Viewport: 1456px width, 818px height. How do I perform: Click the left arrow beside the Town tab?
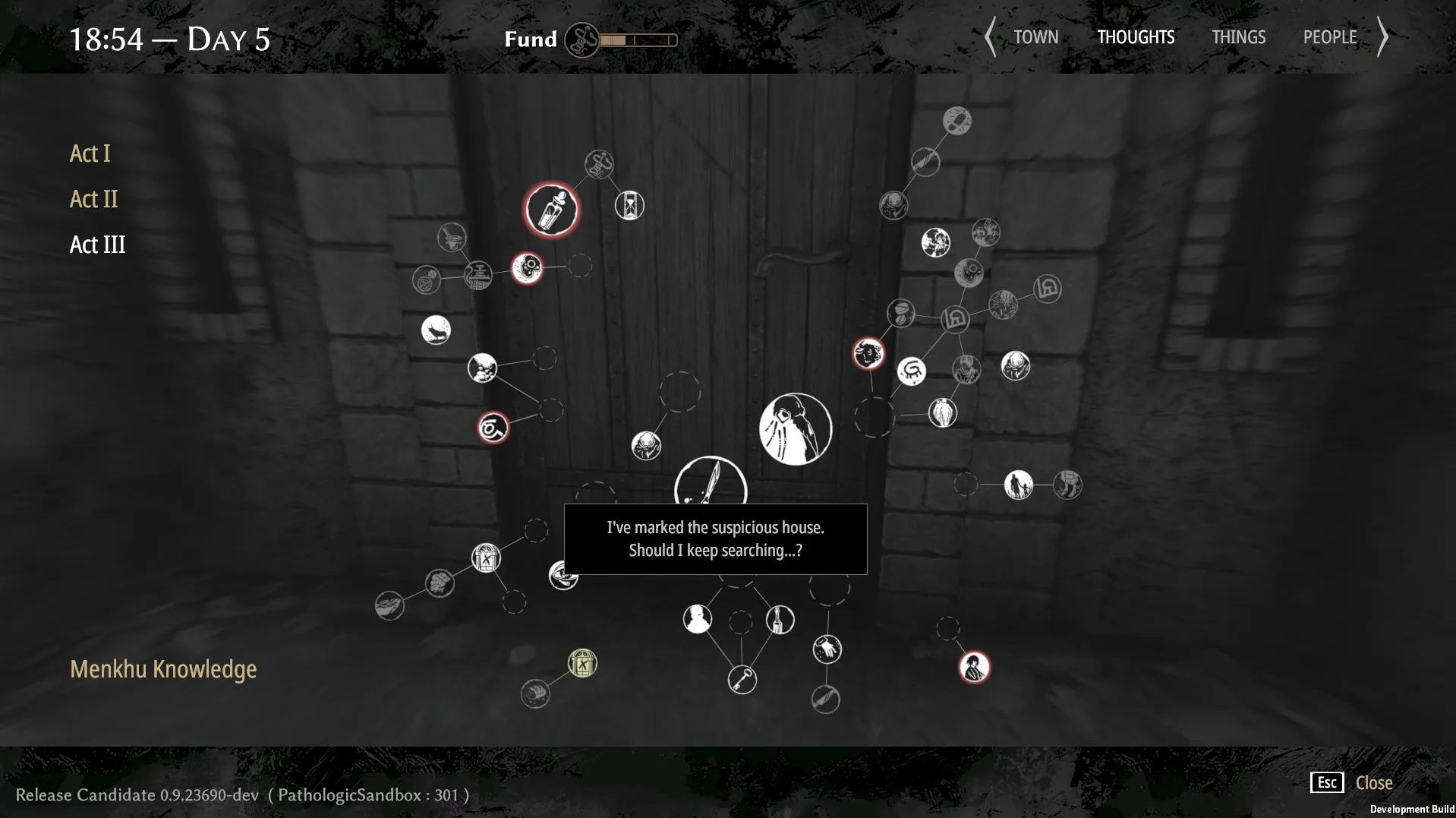coord(990,37)
